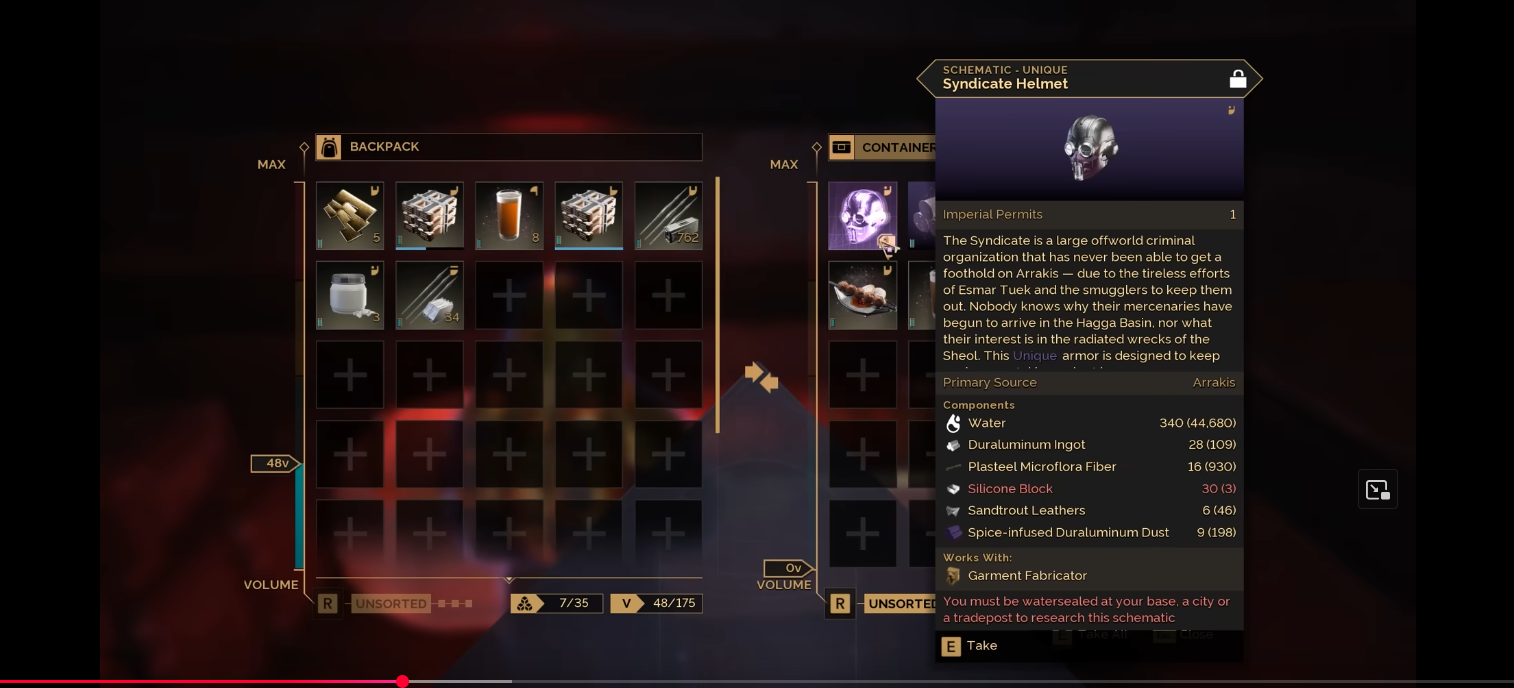Image resolution: width=1514 pixels, height=688 pixels.
Task: Change container sorting from Unsorted
Action: coord(901,604)
